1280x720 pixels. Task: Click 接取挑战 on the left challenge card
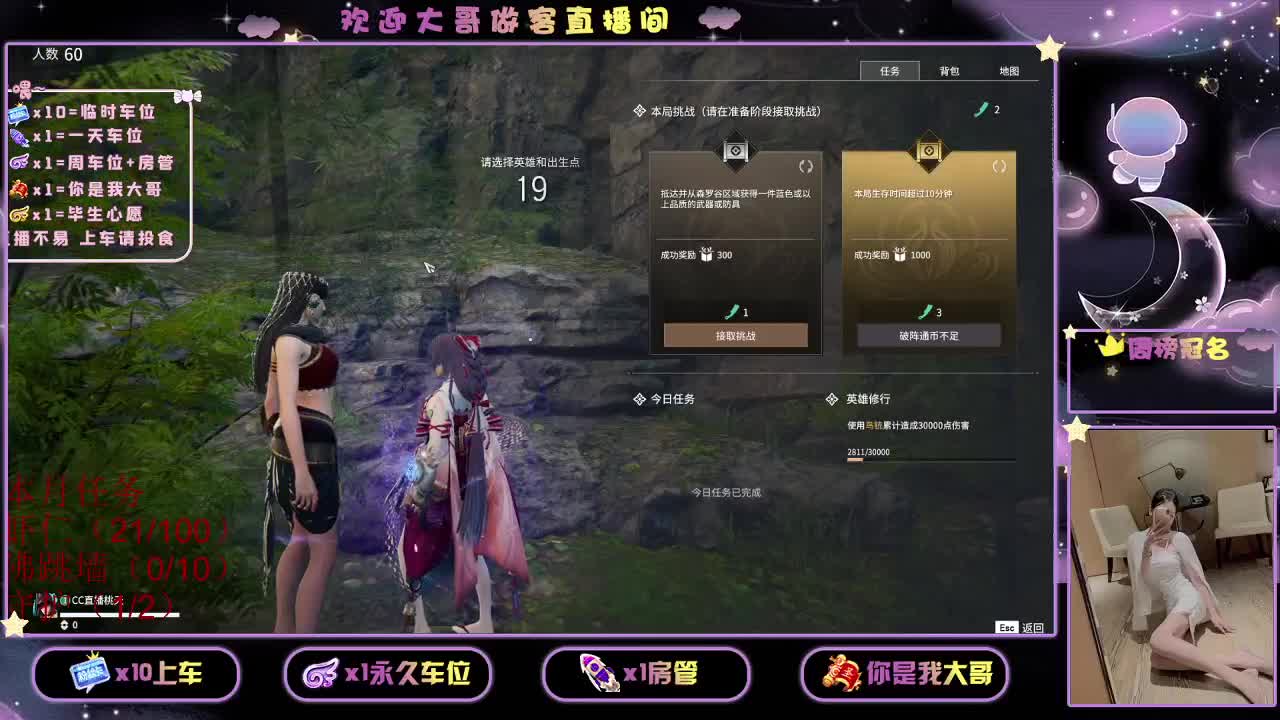[737, 335]
